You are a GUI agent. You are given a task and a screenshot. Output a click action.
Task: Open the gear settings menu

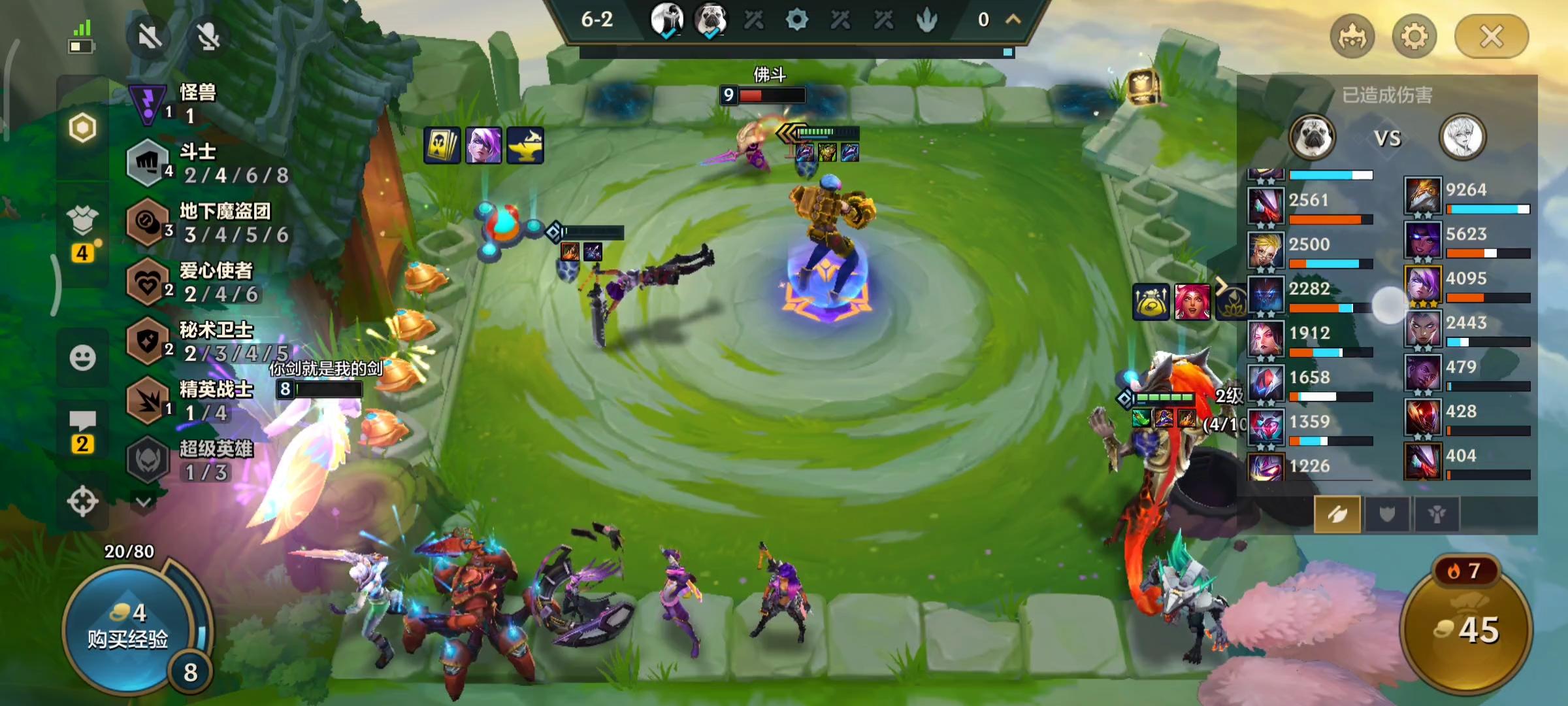click(x=1414, y=37)
